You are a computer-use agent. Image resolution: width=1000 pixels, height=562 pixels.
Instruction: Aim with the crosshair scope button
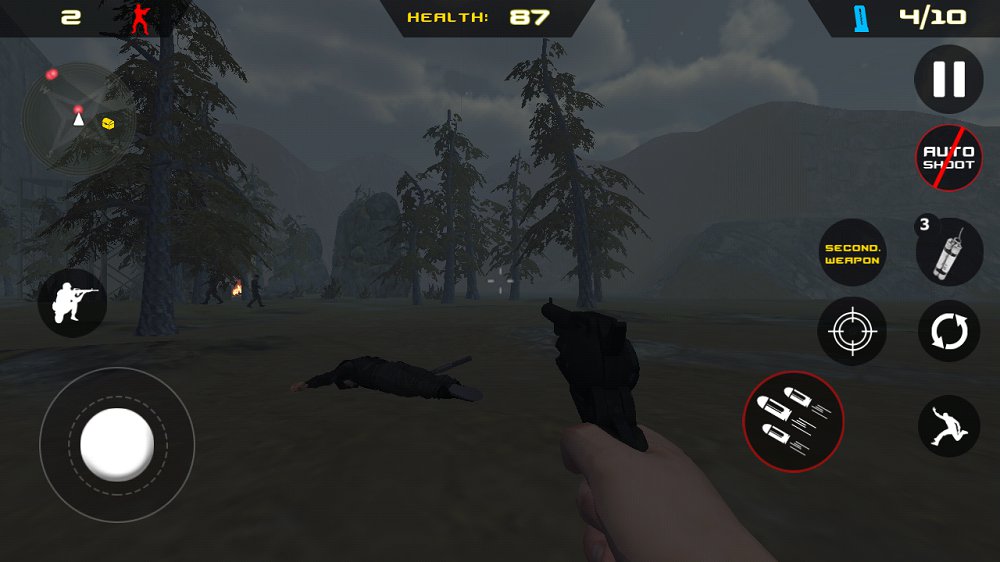[x=852, y=331]
